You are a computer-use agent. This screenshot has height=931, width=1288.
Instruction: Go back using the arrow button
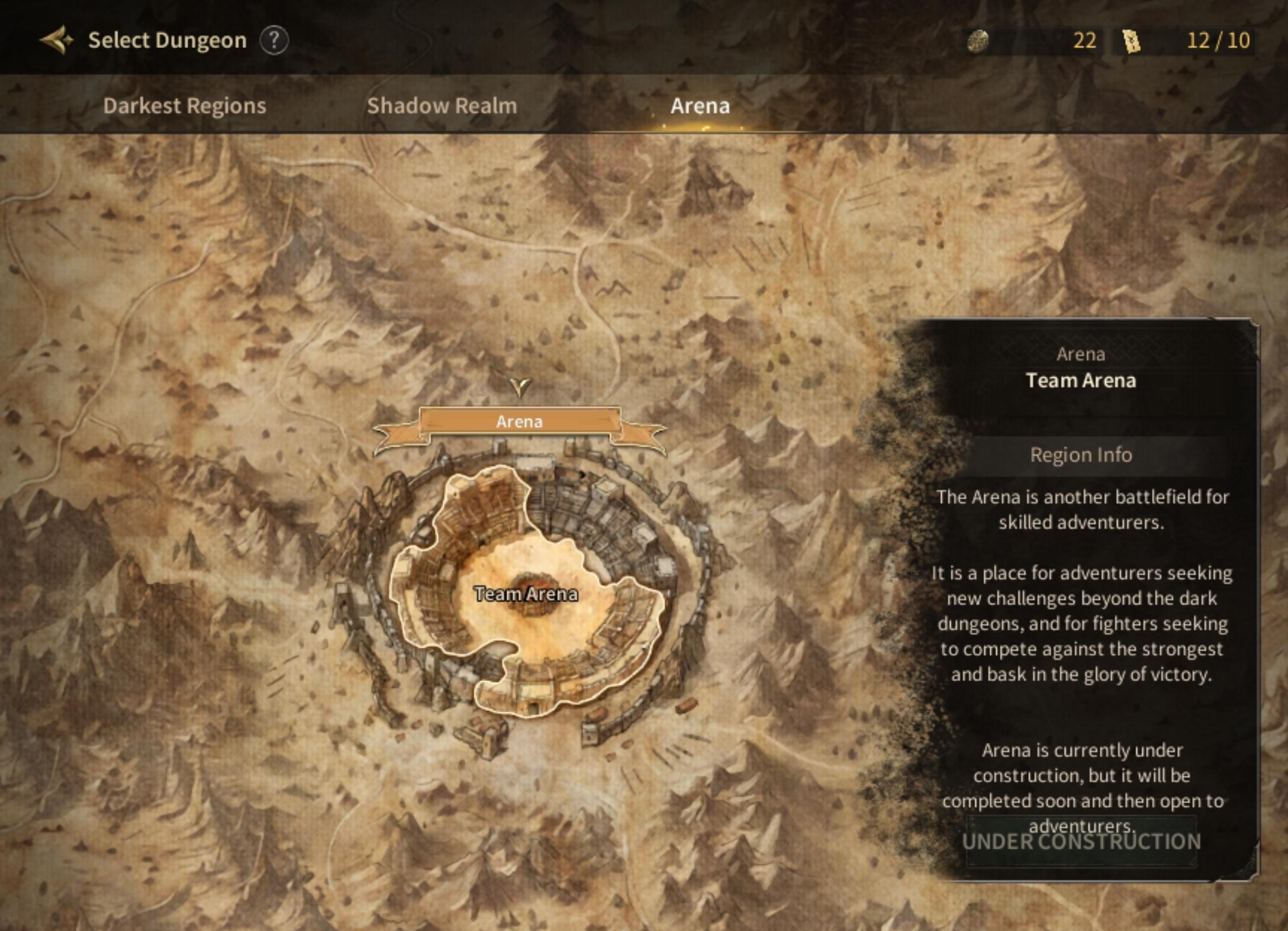56,40
